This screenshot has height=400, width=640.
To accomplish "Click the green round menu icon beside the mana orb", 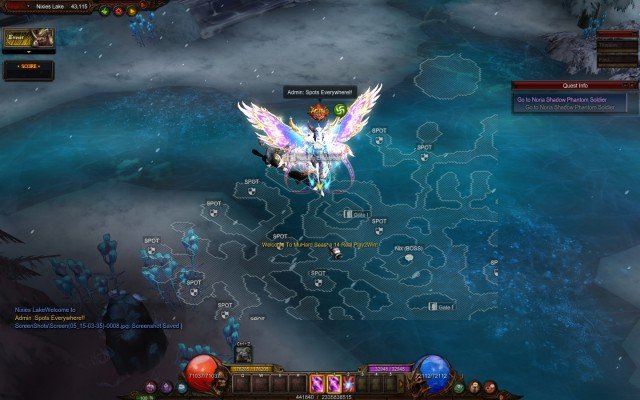I will (459, 386).
